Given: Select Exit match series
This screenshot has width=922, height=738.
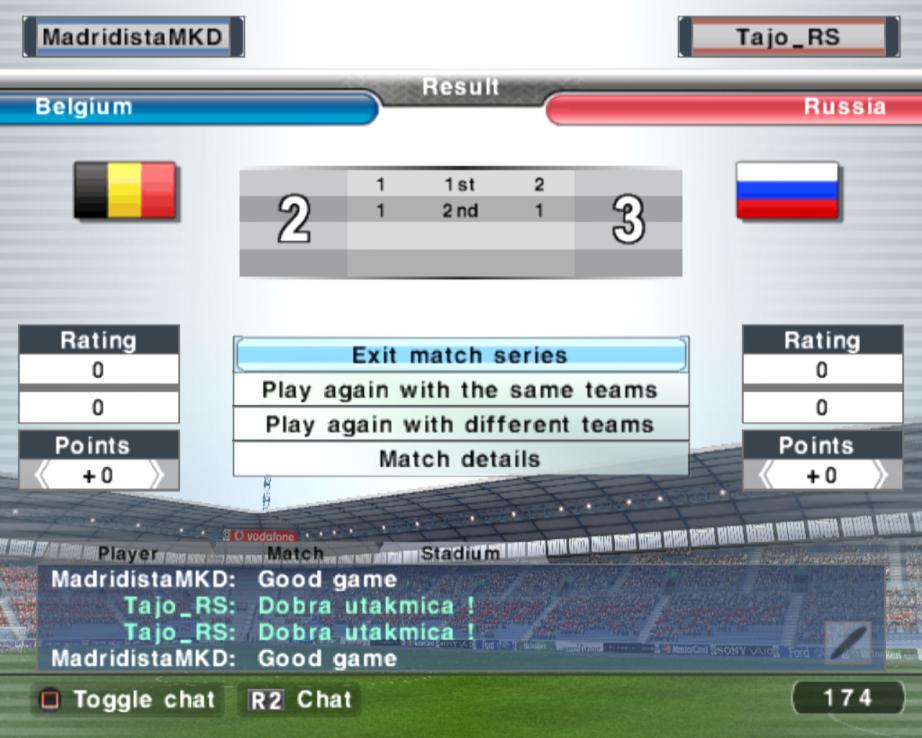Looking at the screenshot, I should pos(460,355).
